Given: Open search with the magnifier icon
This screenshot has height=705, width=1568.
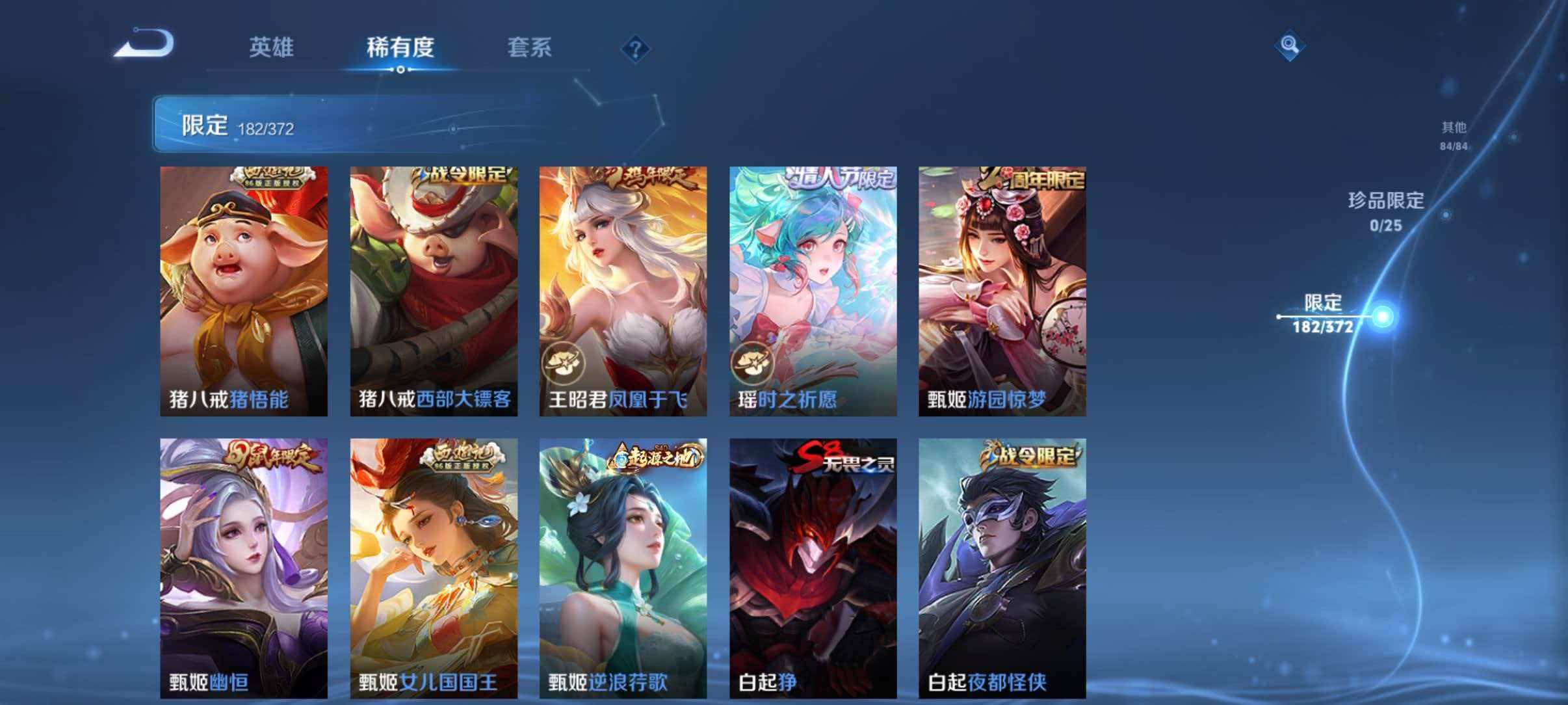Looking at the screenshot, I should (1289, 44).
